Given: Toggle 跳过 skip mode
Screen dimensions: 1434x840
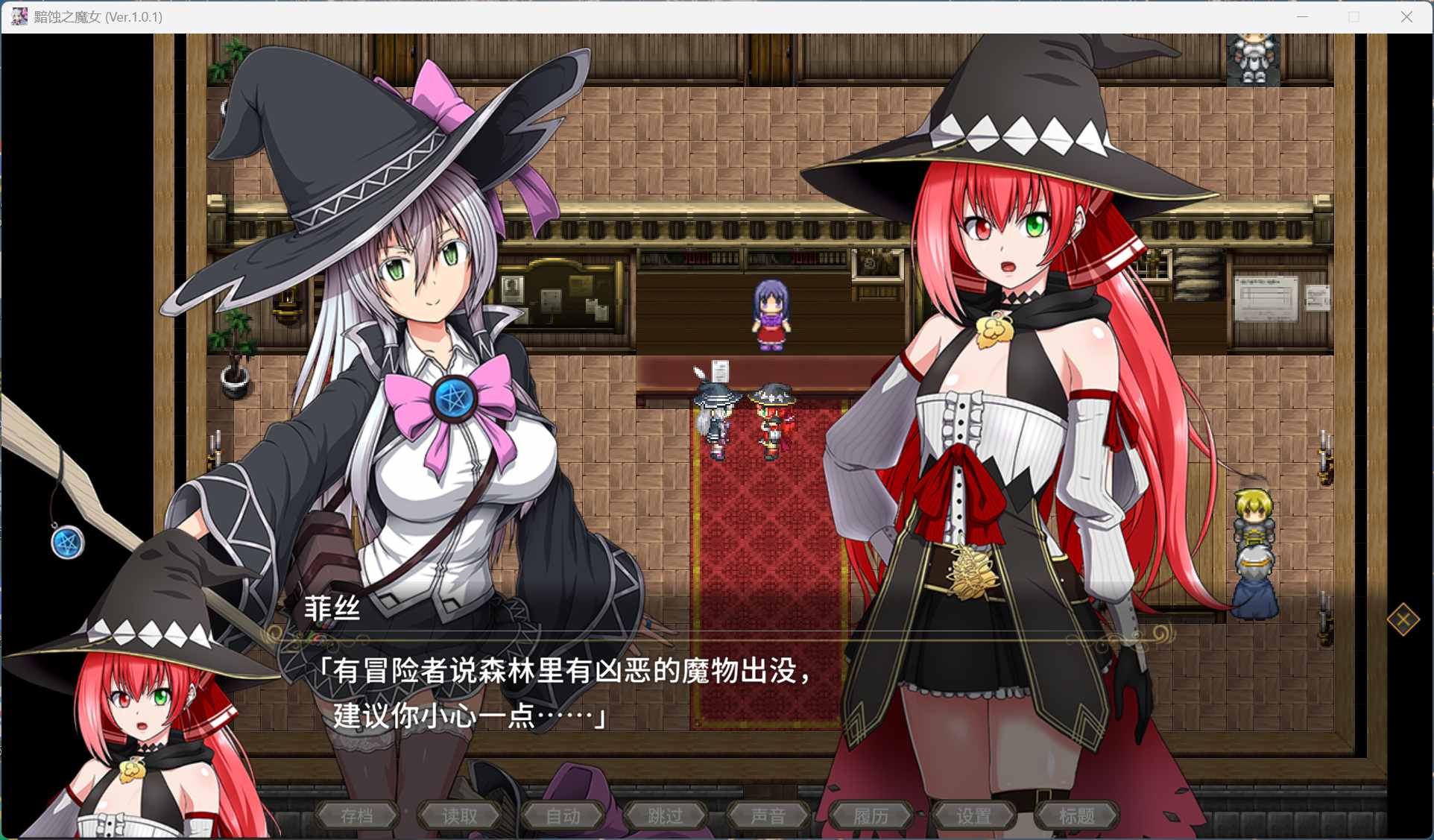Looking at the screenshot, I should pos(666,815).
